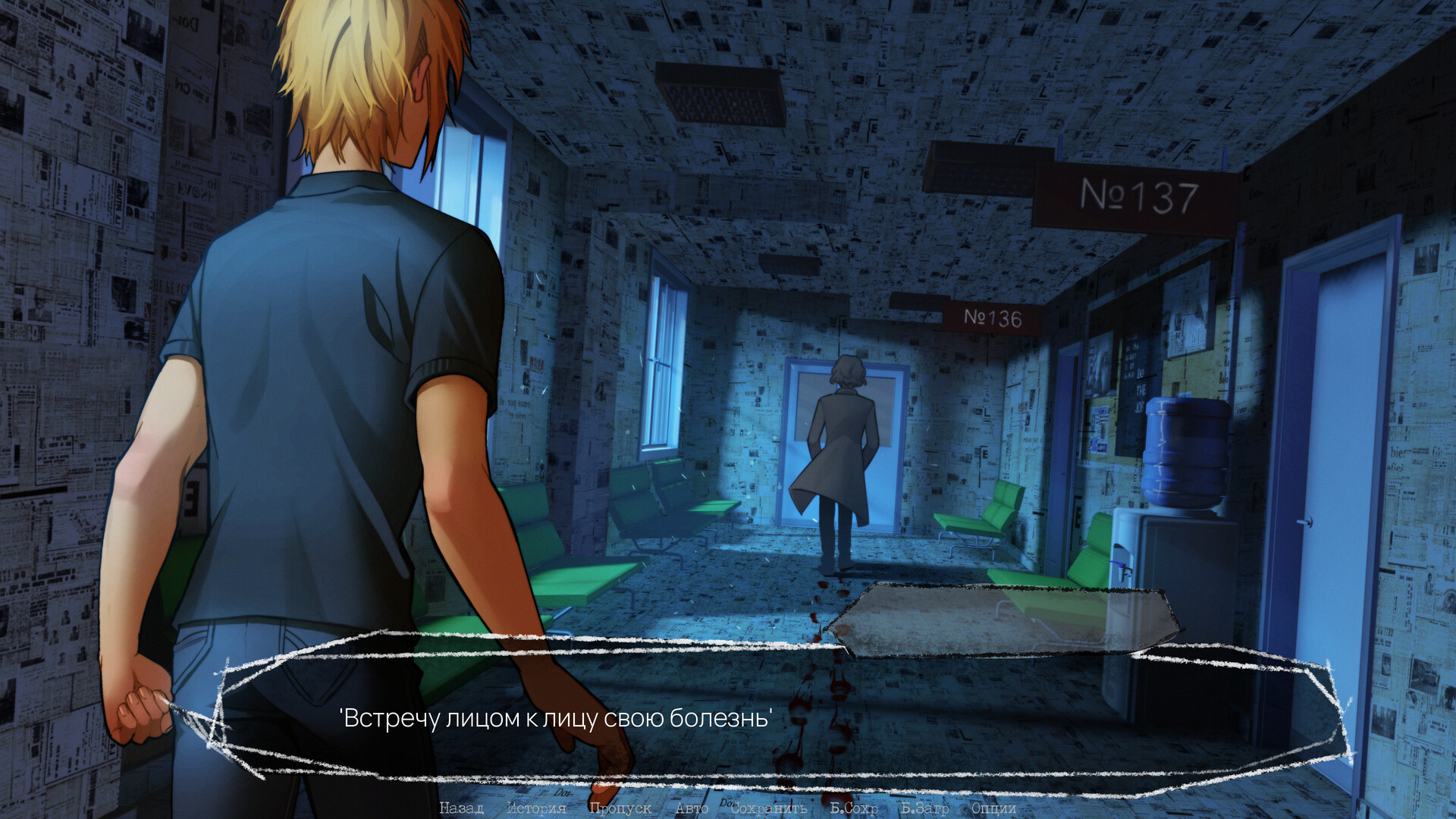Open the Опции settings menu
This screenshot has width=1456, height=819.
pos(993,808)
